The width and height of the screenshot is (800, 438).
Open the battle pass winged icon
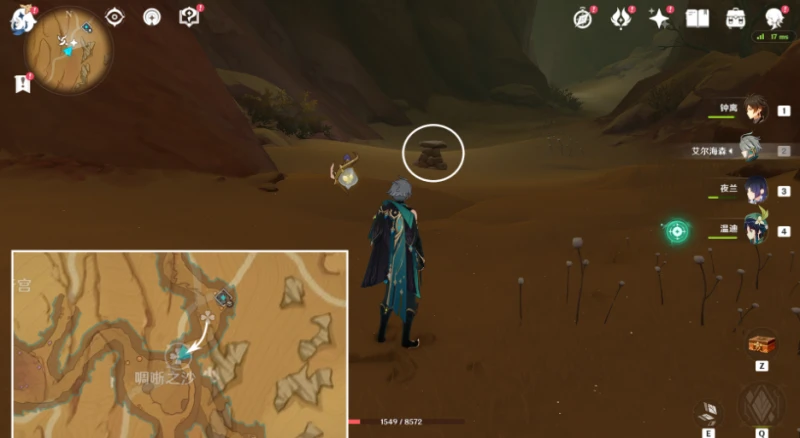[621, 18]
